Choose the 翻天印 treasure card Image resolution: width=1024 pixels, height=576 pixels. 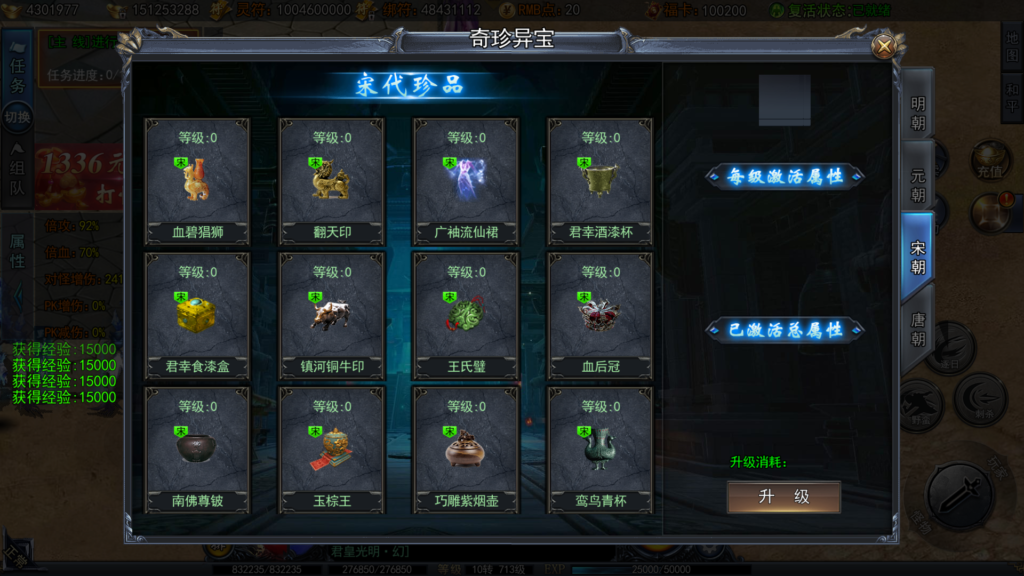[x=331, y=181]
